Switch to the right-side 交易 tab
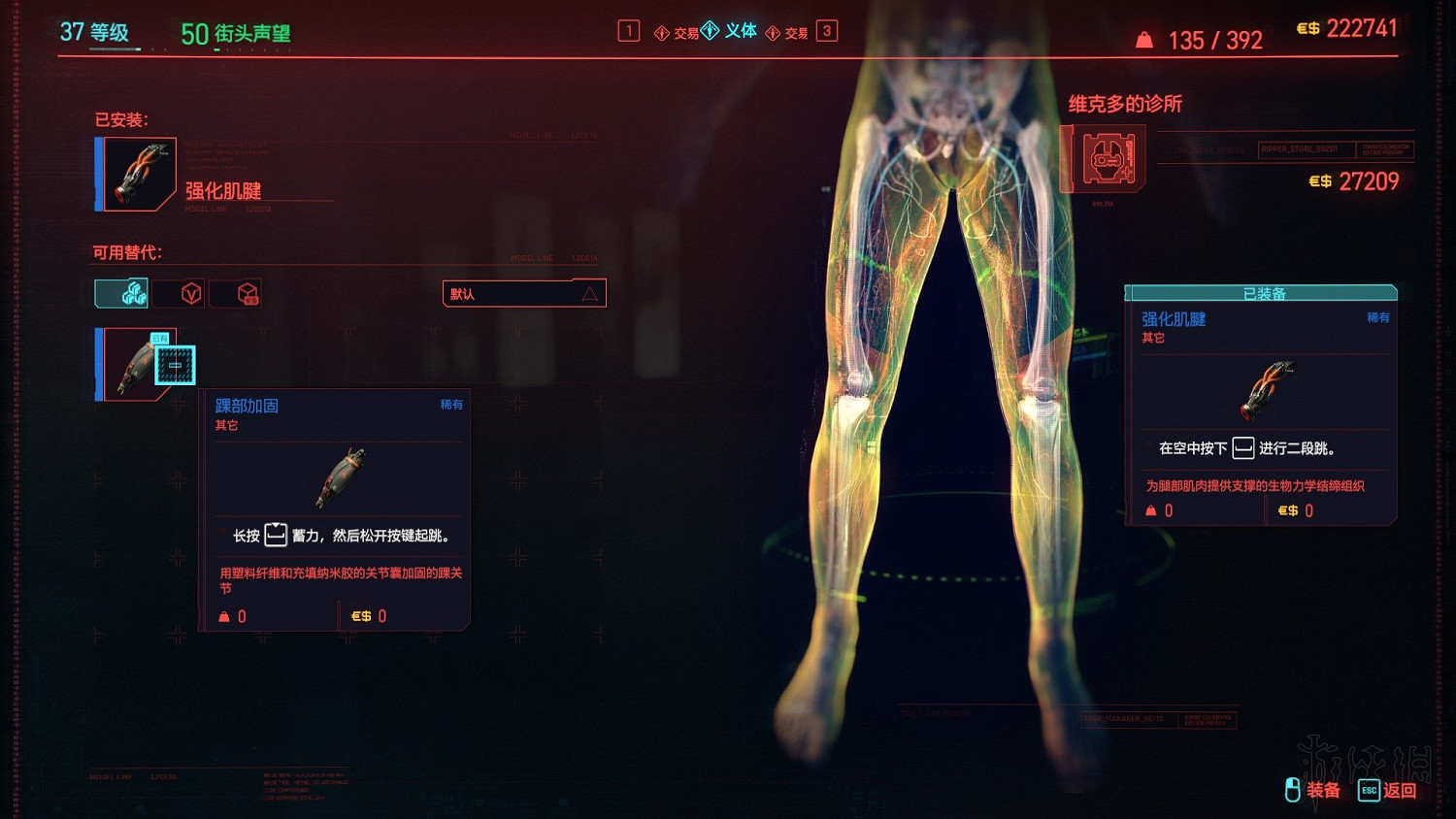 click(x=796, y=30)
